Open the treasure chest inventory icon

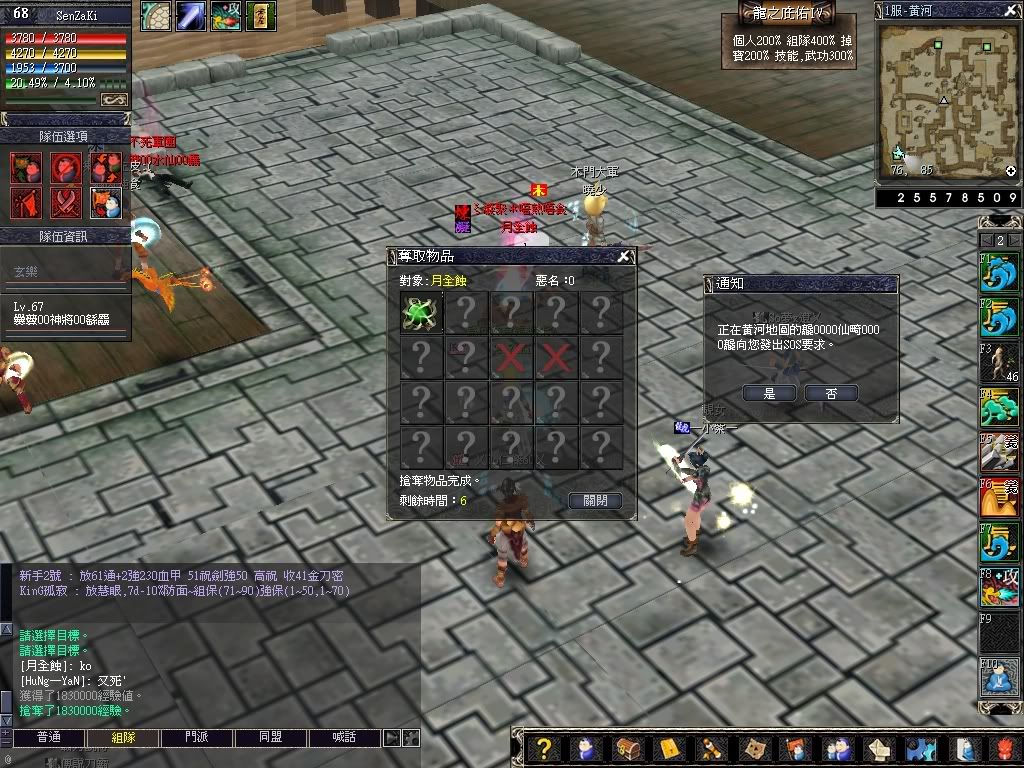(628, 749)
